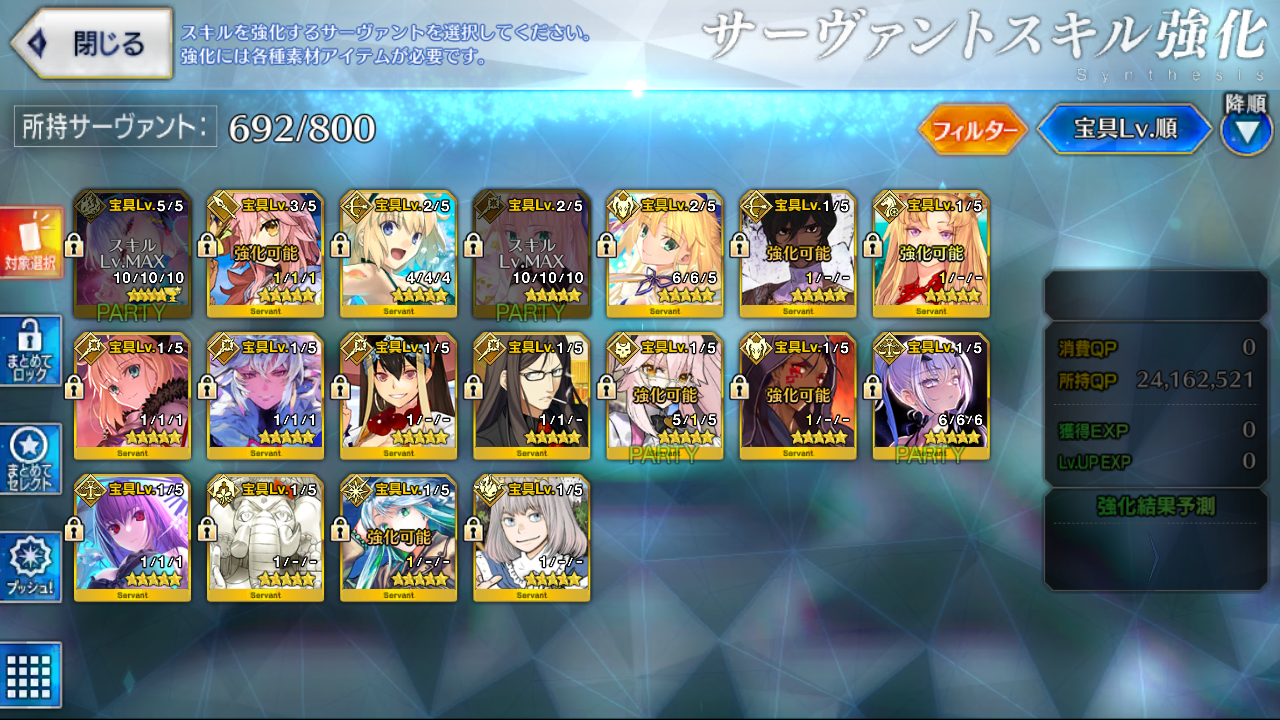
Task: Activate the bulk select star button
Action: click(x=31, y=459)
